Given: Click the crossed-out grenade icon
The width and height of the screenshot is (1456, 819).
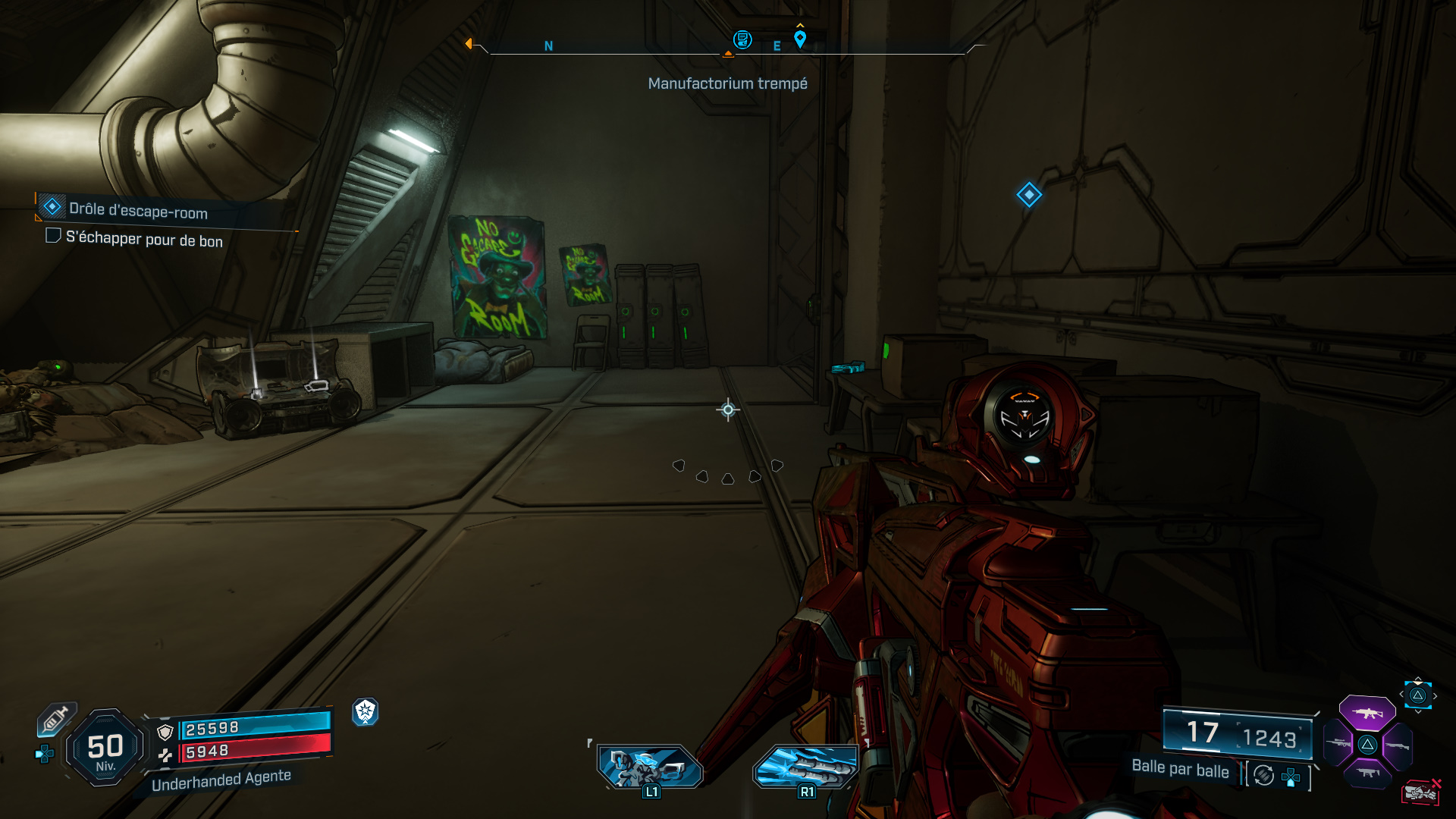Looking at the screenshot, I should 1420,793.
